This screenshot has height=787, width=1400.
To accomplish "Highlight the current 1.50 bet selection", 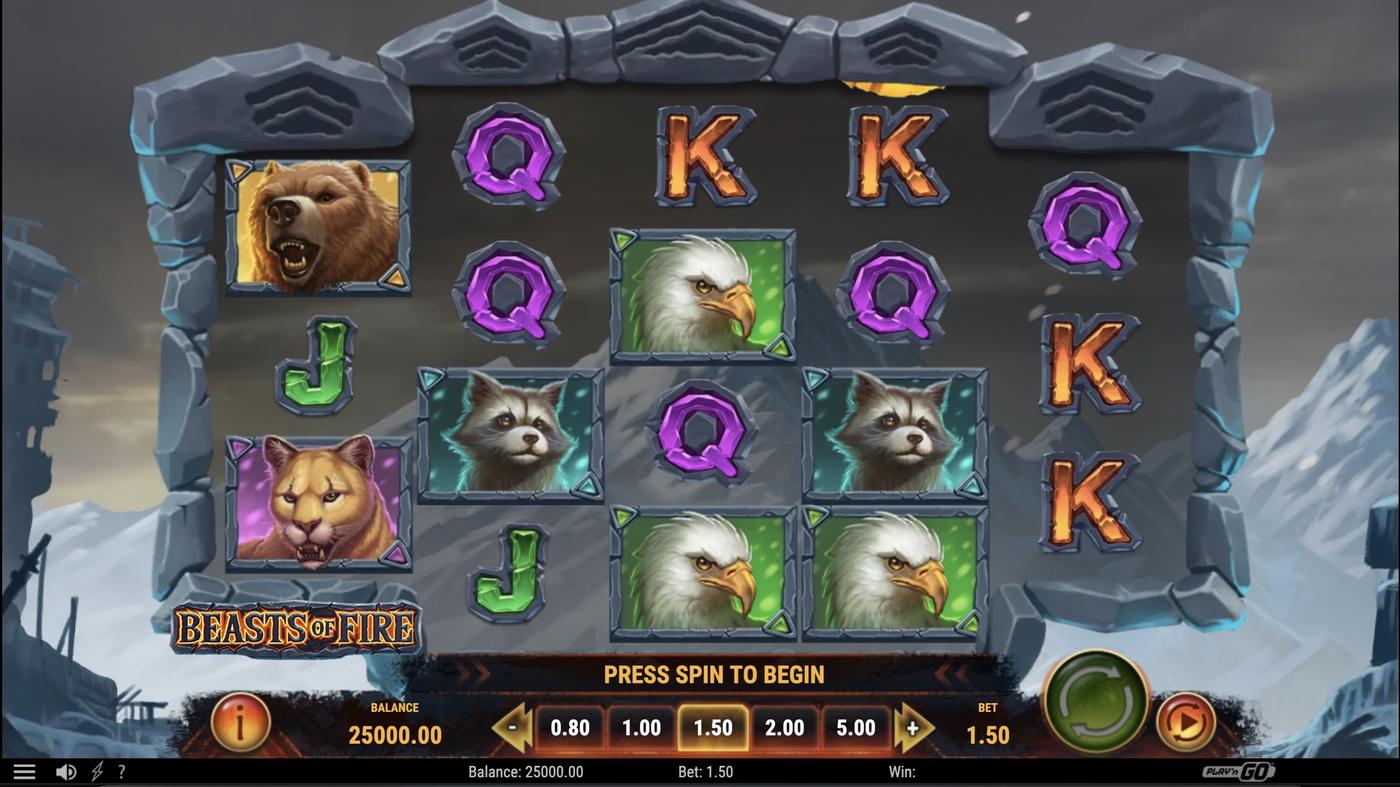I will [x=713, y=727].
